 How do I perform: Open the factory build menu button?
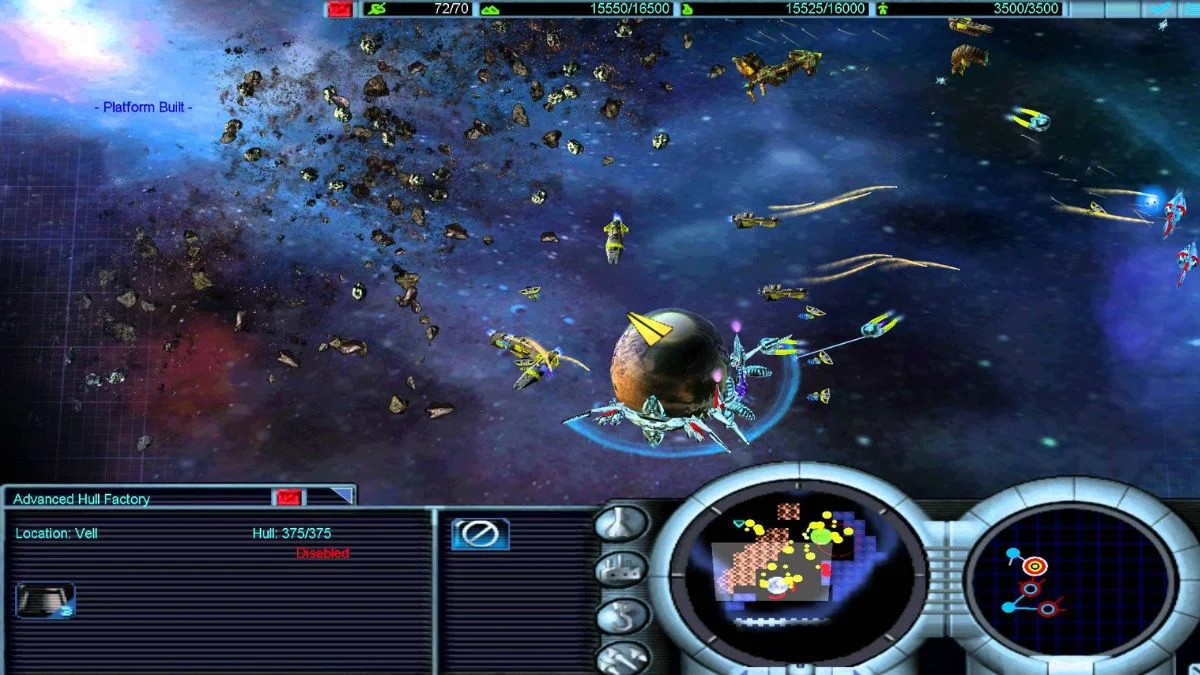tap(621, 569)
